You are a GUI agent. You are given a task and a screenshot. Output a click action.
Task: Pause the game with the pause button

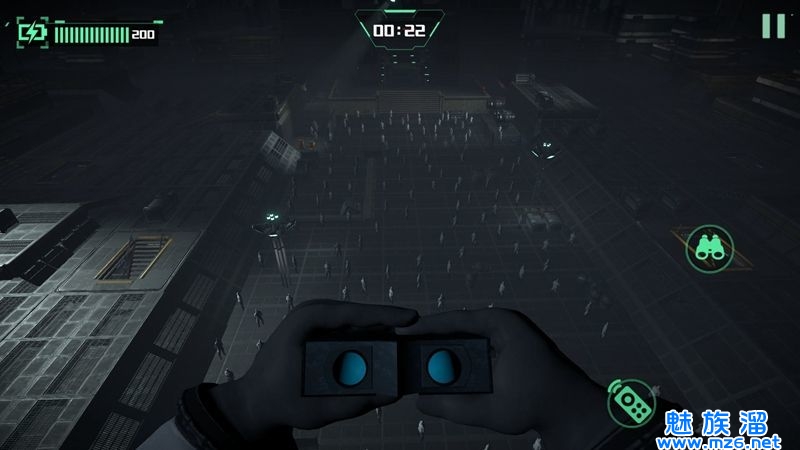(x=773, y=26)
